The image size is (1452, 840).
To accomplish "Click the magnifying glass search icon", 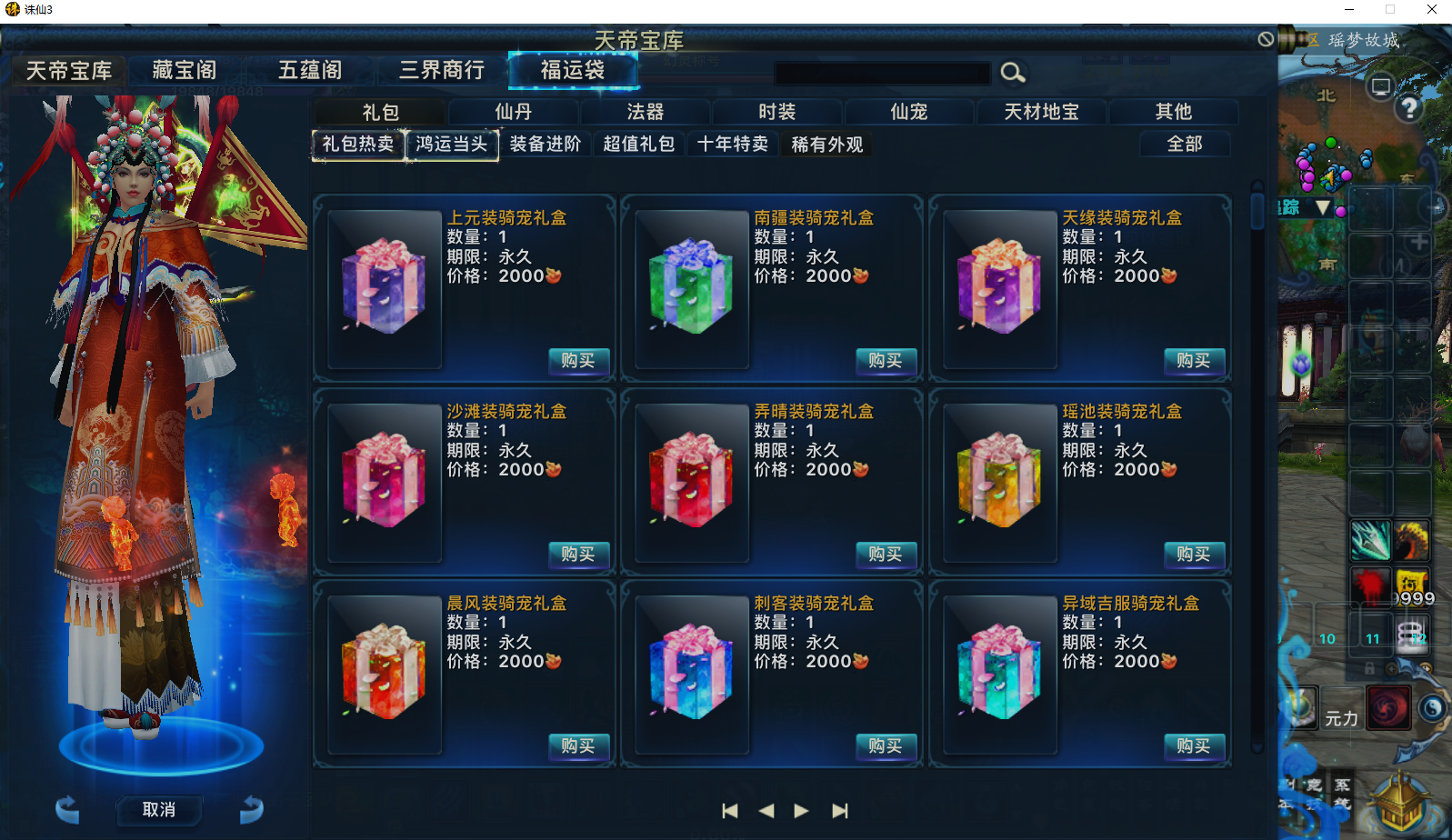I will click(x=1013, y=73).
